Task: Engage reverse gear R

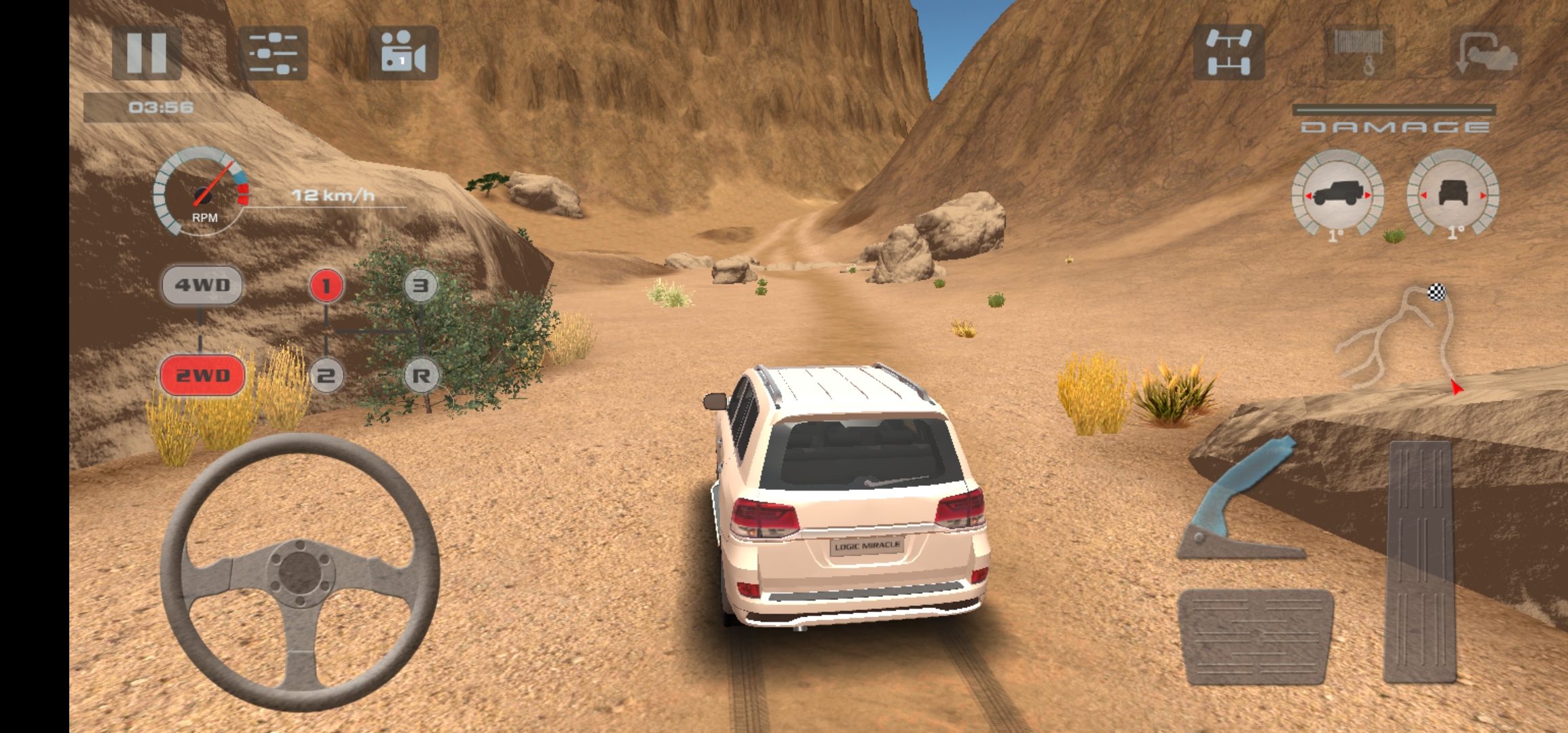Action: [421, 375]
